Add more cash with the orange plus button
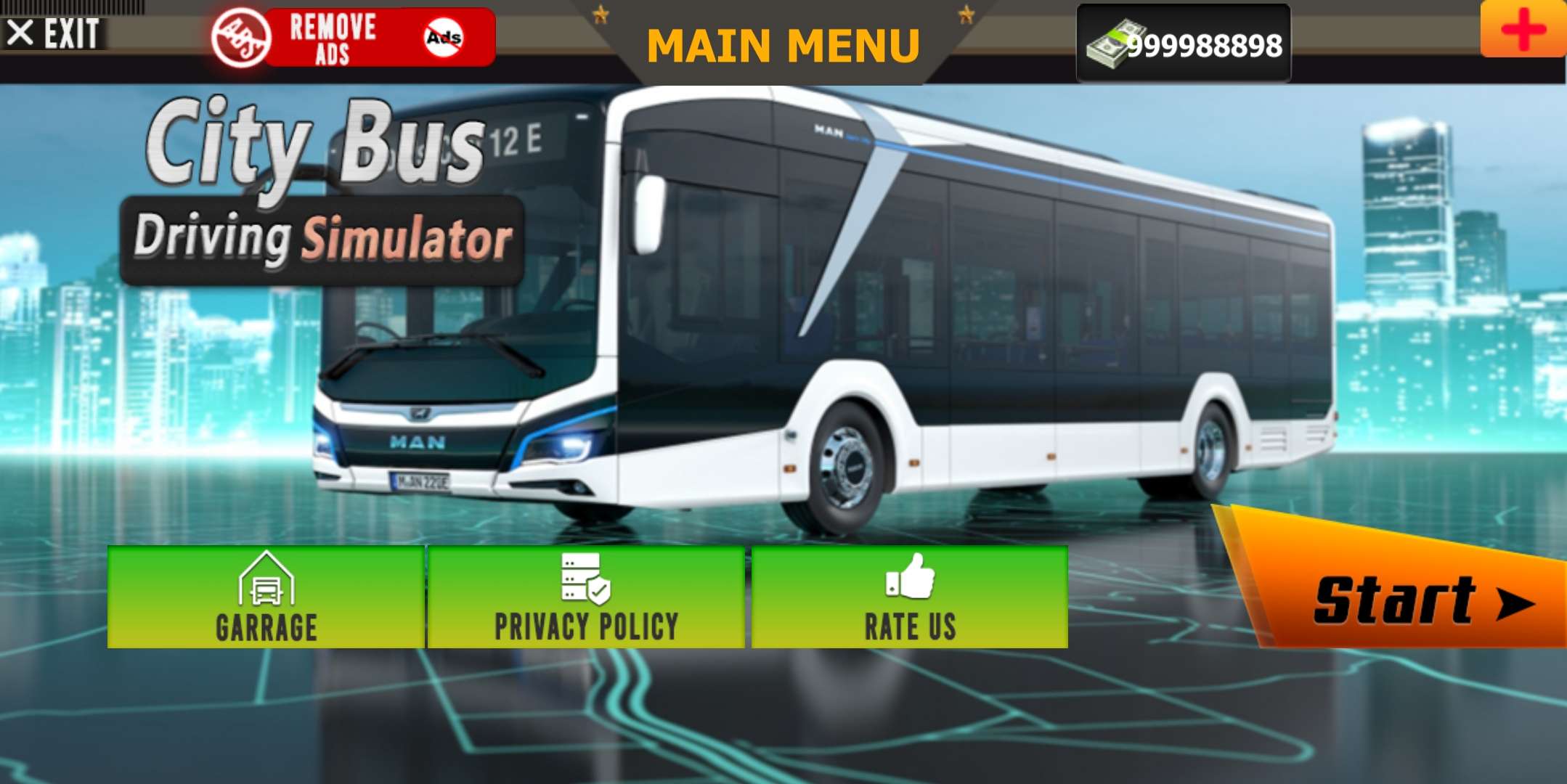The image size is (1567, 784). (1523, 29)
